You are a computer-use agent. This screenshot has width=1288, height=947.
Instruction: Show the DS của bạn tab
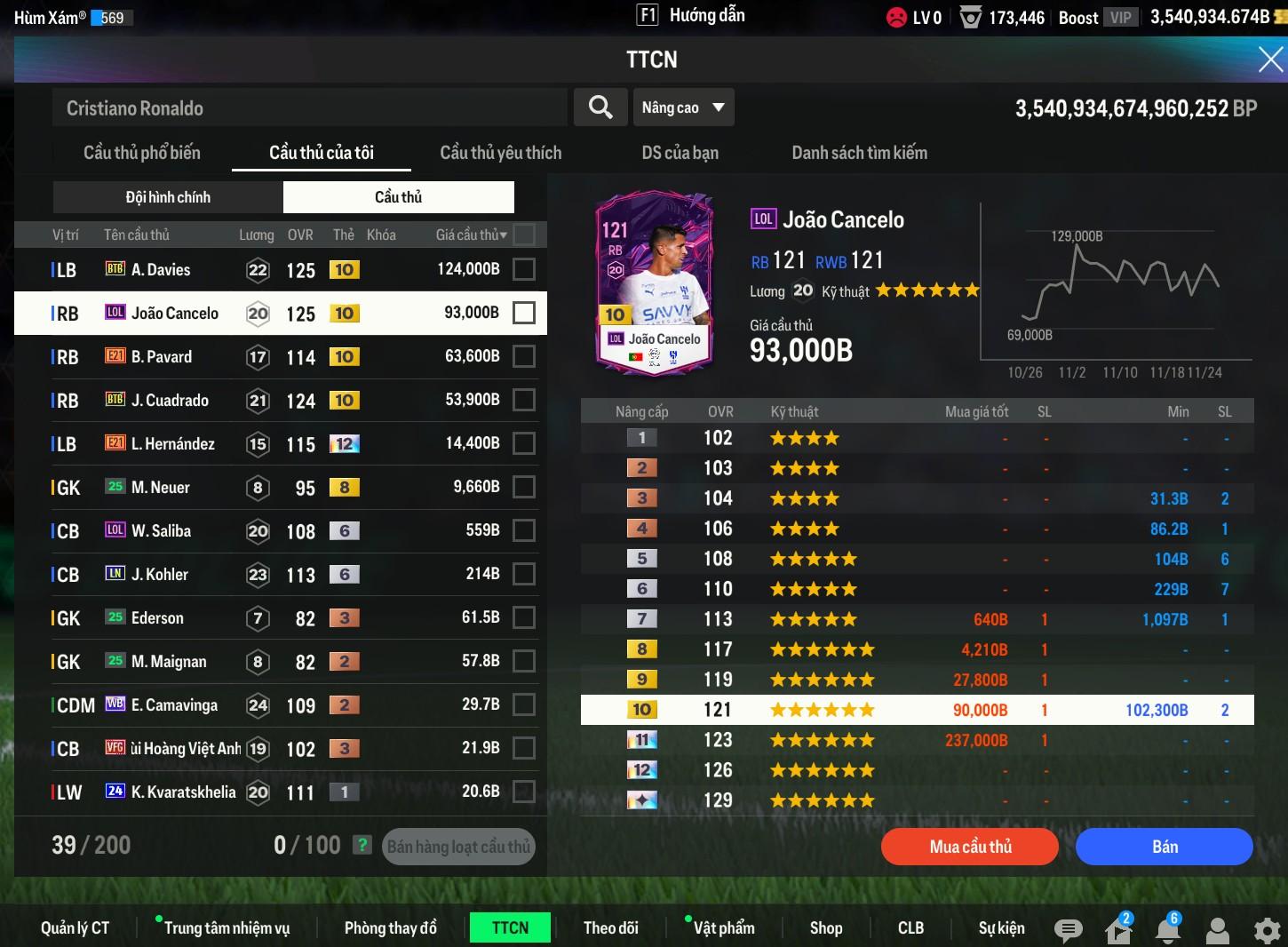(x=680, y=153)
